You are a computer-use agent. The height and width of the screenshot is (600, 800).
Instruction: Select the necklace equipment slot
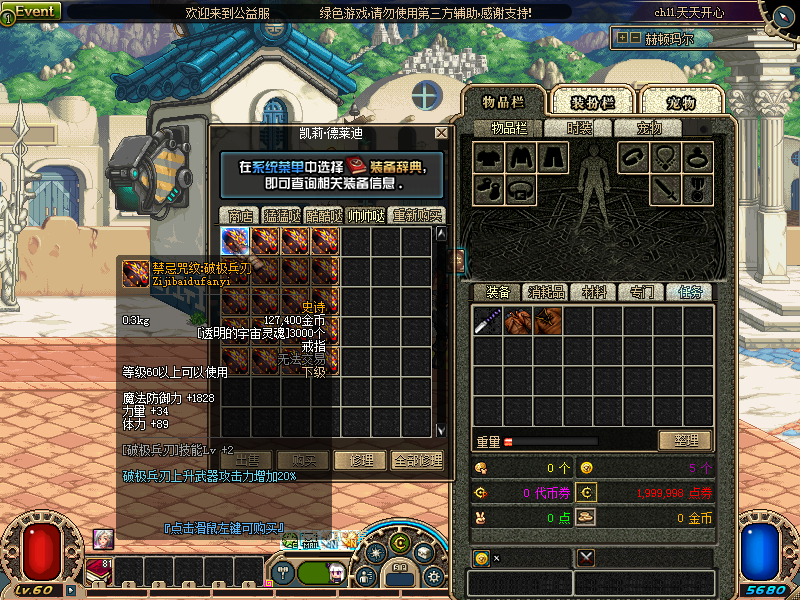pos(665,157)
